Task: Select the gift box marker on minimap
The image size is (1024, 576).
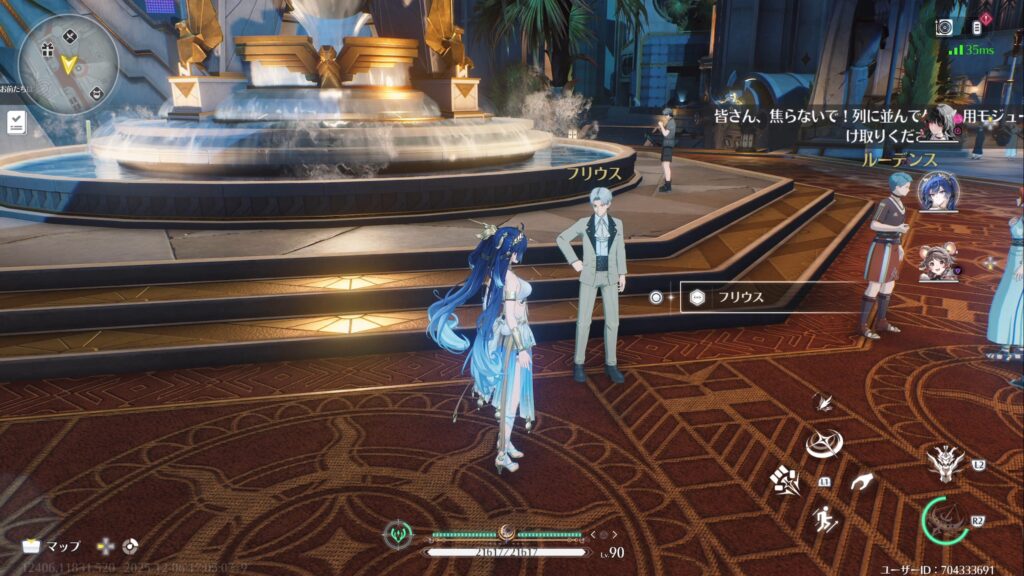Action: tap(46, 49)
